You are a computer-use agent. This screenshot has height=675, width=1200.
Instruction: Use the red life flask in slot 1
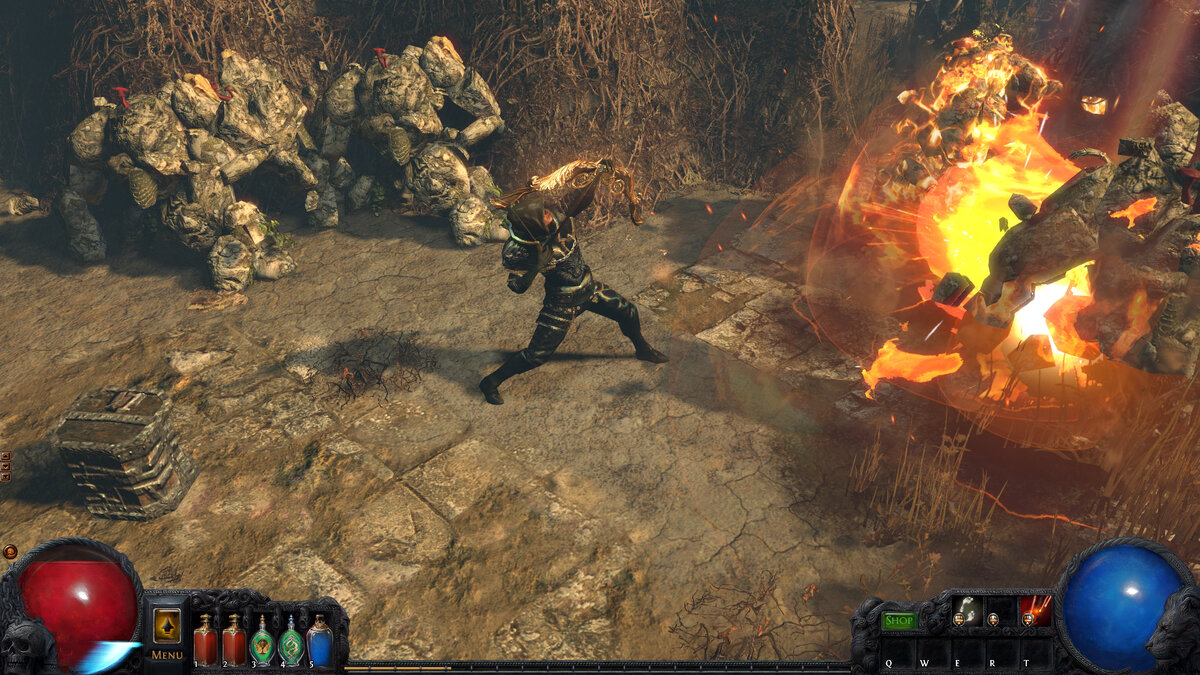point(205,640)
